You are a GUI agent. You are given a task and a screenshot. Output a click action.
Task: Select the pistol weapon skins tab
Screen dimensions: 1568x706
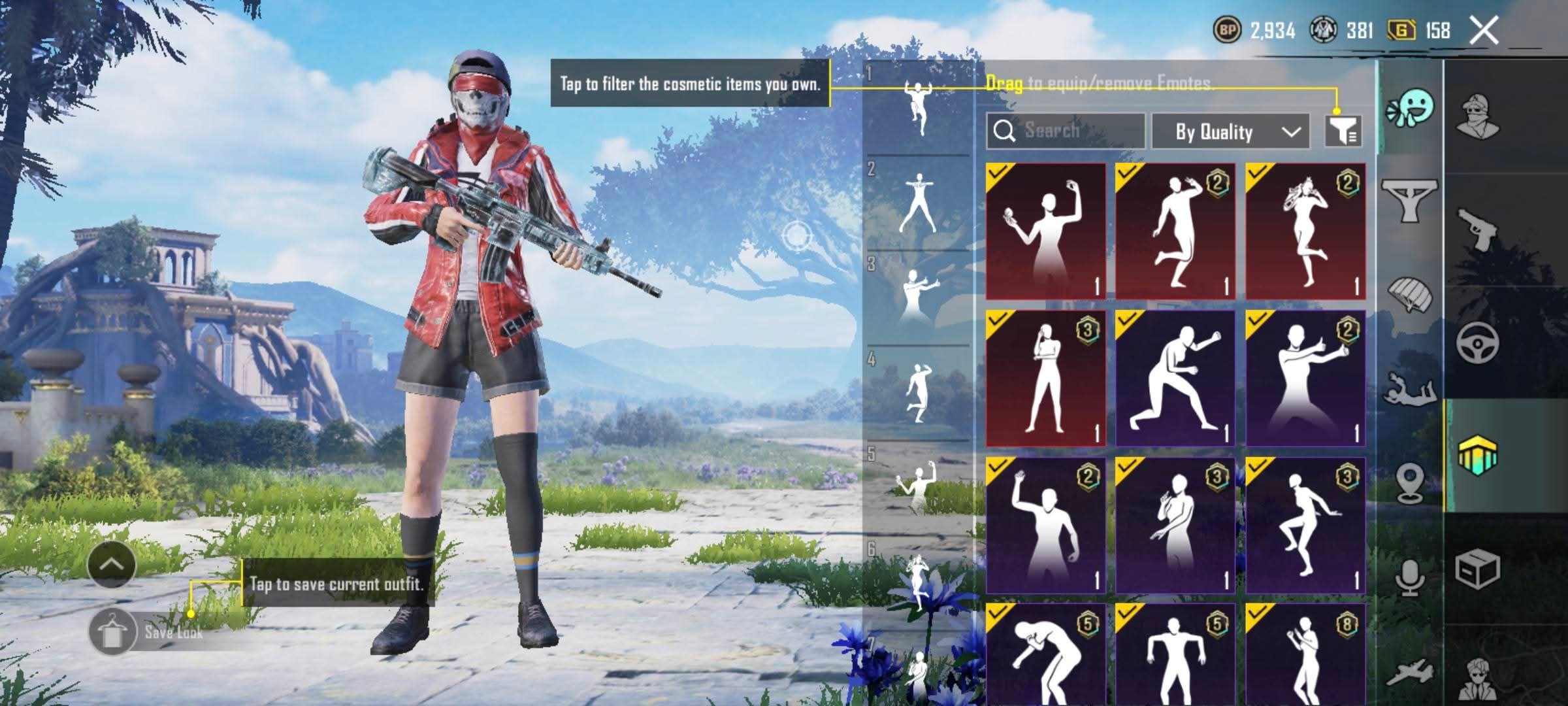pyautogui.click(x=1478, y=229)
